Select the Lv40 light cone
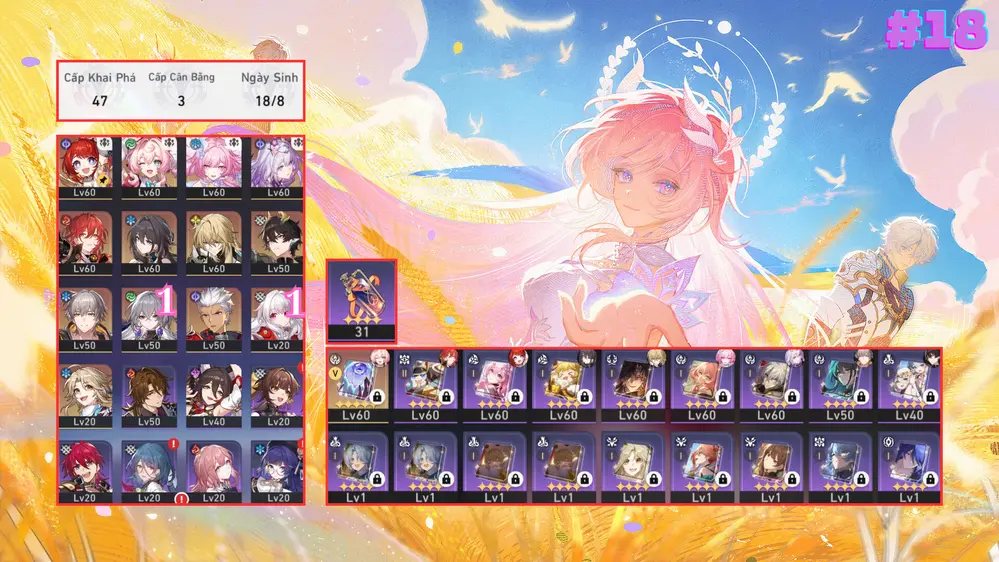The height and width of the screenshot is (562, 999). (909, 384)
